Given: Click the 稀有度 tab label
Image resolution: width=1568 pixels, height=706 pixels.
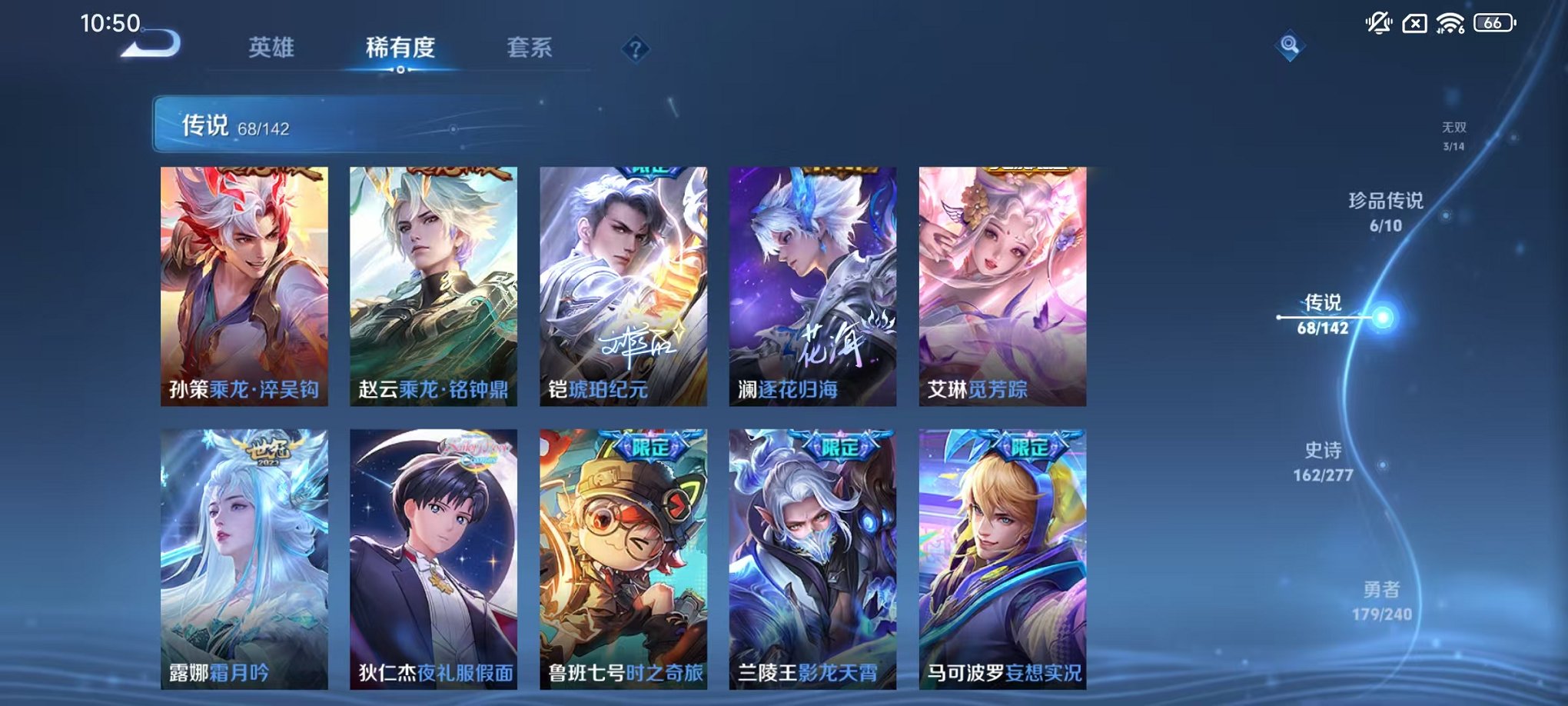Looking at the screenshot, I should click(400, 48).
